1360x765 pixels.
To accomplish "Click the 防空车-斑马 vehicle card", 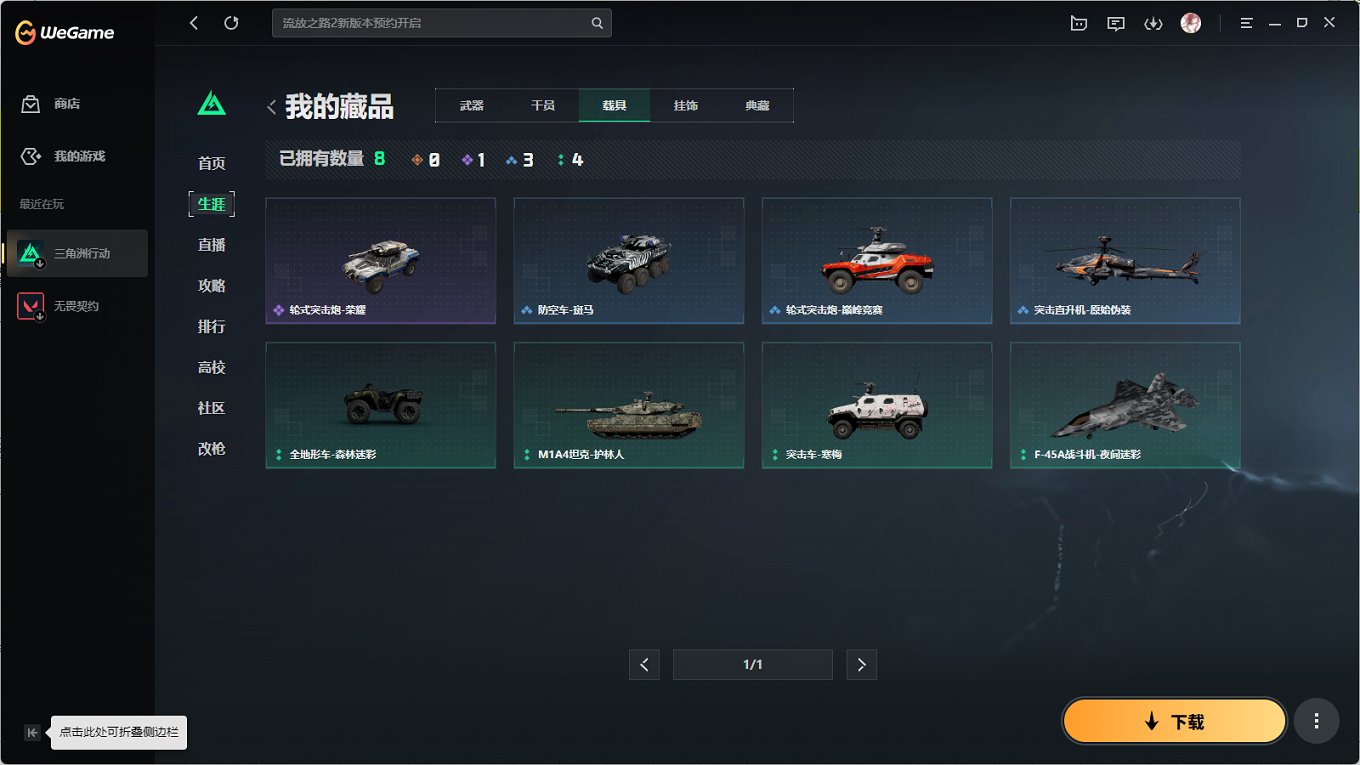I will (x=628, y=261).
